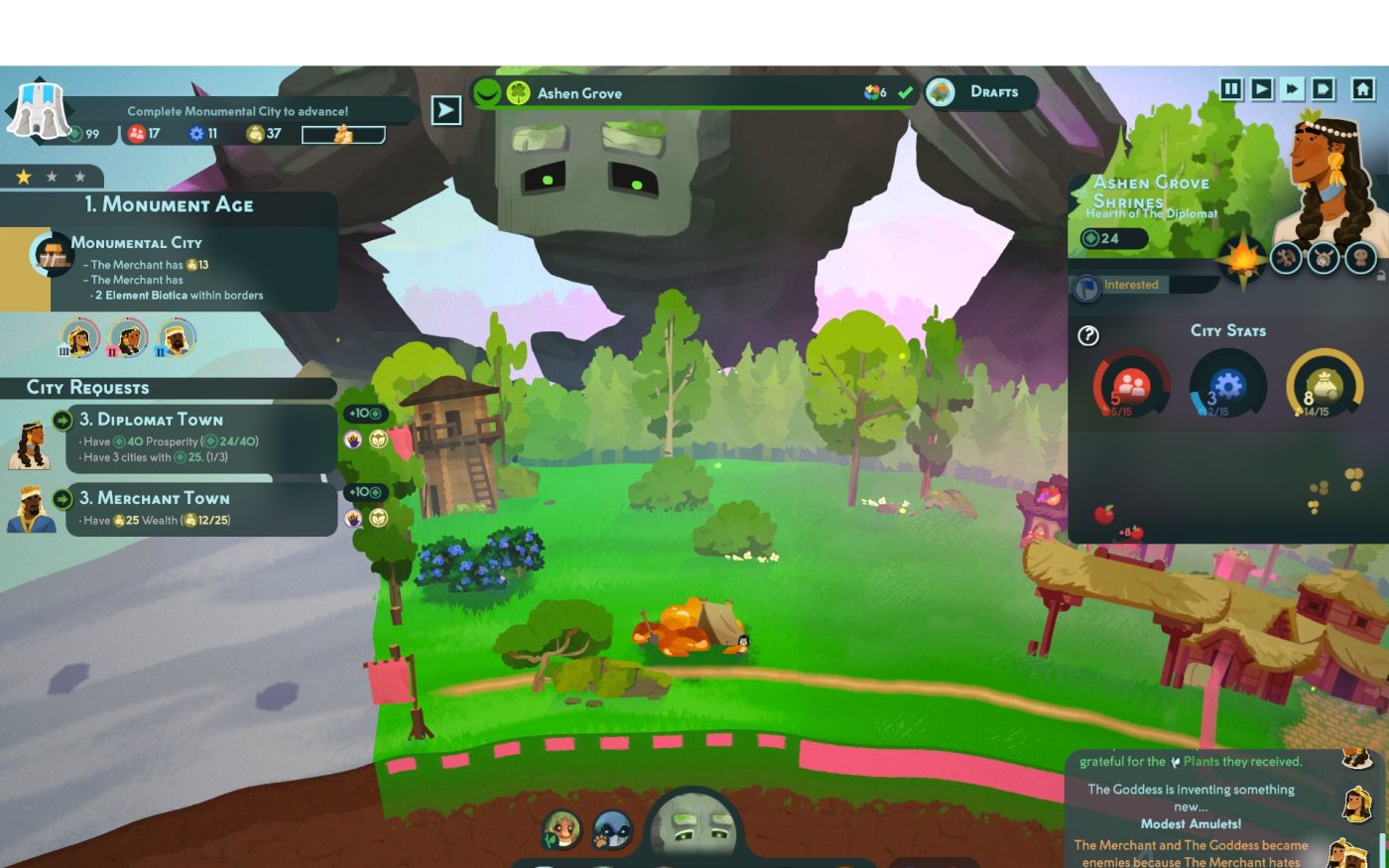Pause the game simulation
This screenshot has width=1389, height=868.
click(x=1231, y=89)
